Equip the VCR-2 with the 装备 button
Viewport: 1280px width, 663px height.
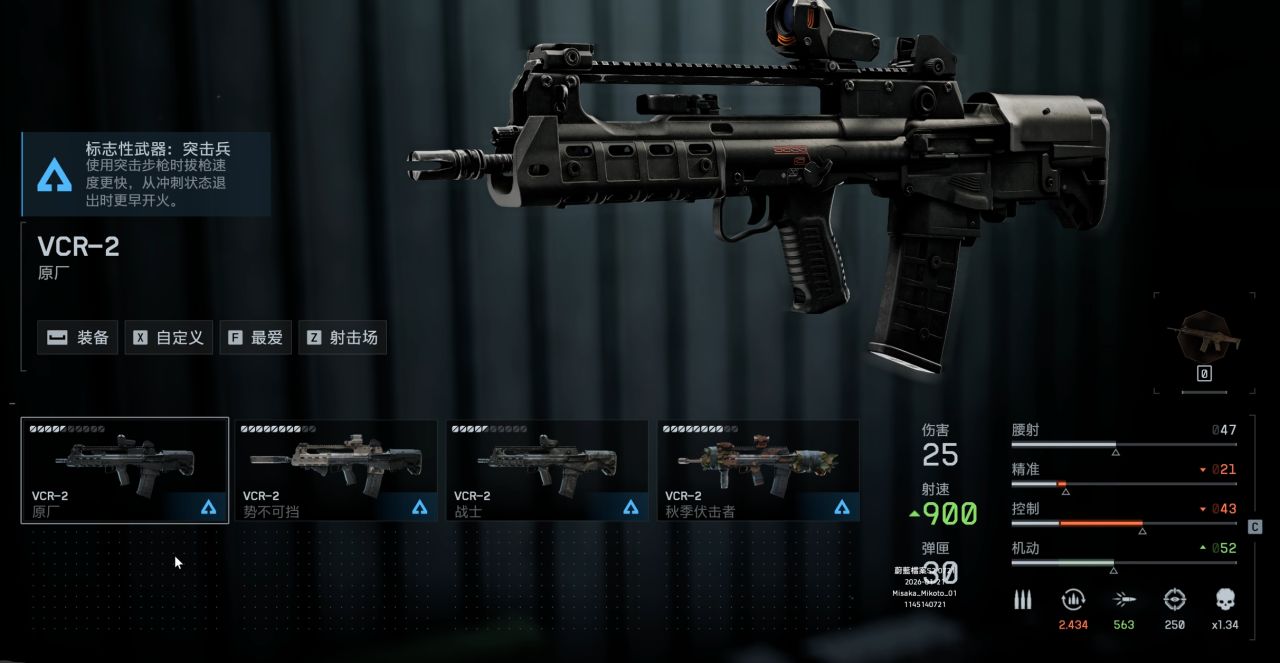pos(78,338)
